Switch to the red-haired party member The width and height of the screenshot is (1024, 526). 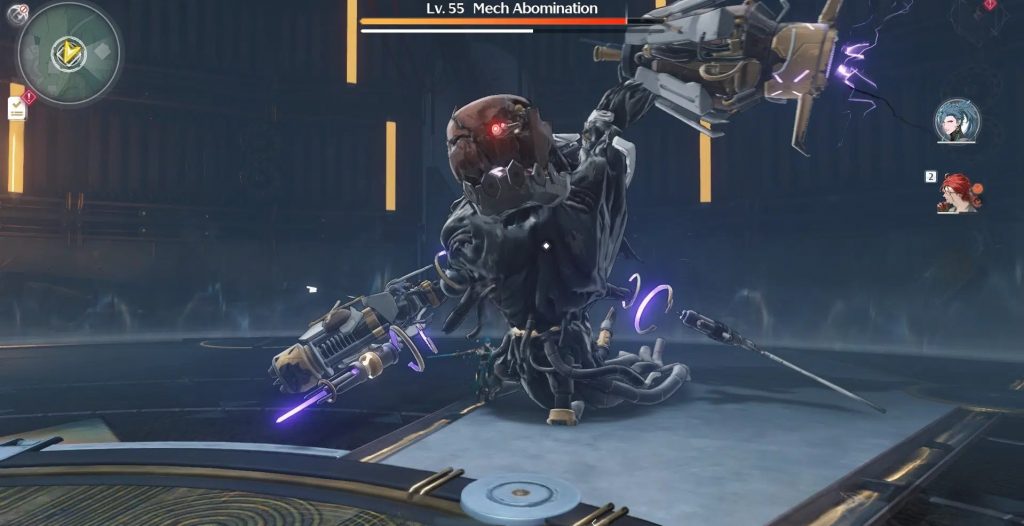[960, 193]
